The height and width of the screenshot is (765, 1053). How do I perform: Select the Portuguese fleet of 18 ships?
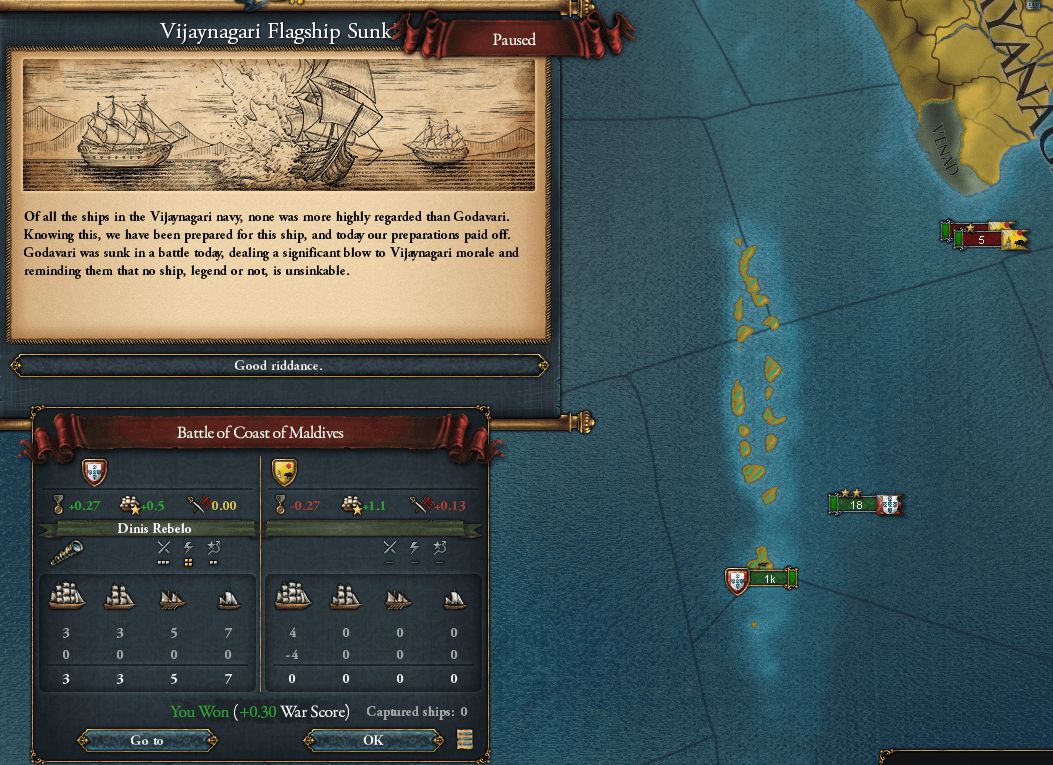click(856, 505)
